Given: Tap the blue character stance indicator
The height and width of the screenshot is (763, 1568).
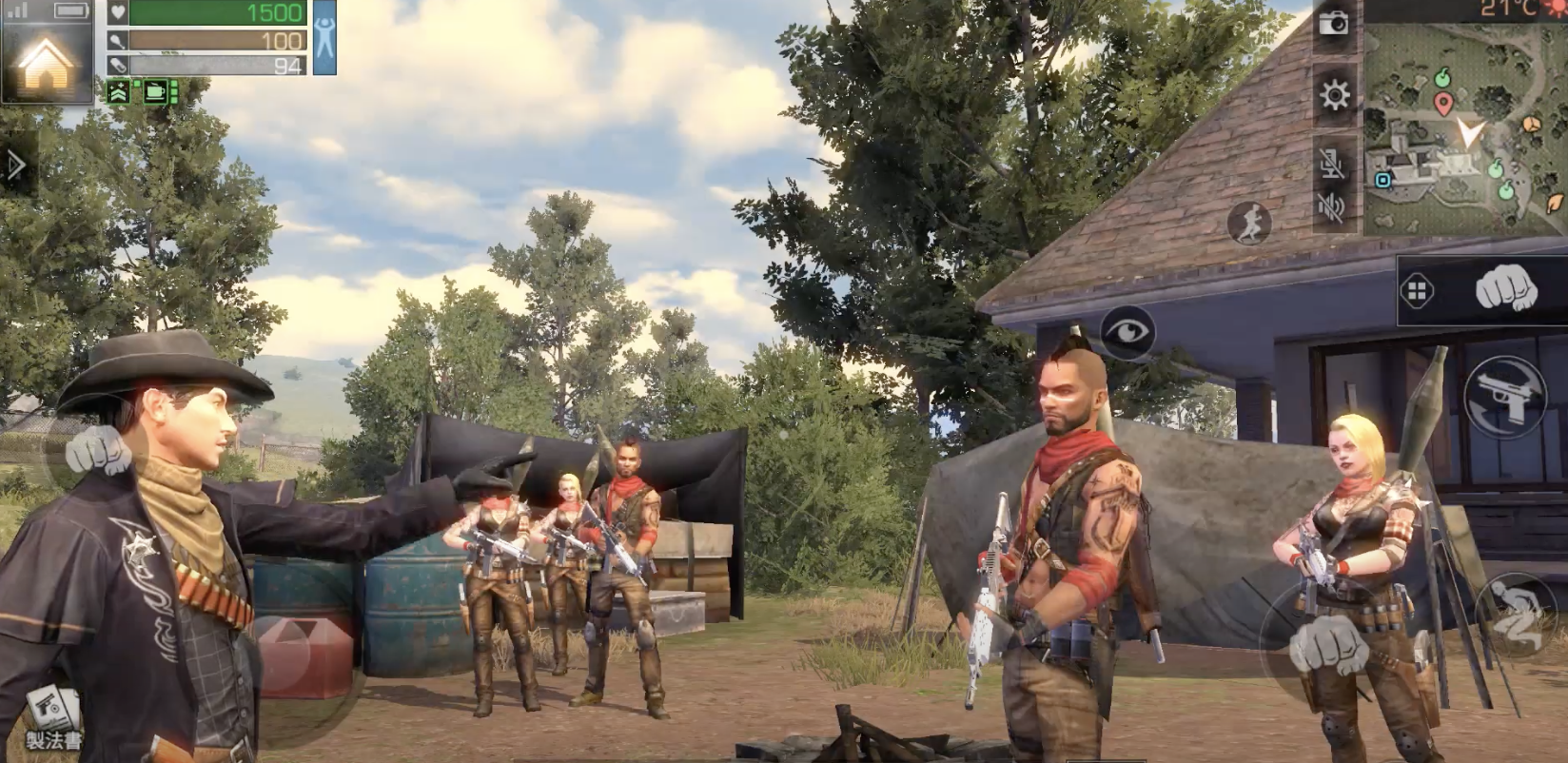Looking at the screenshot, I should coord(324,38).
